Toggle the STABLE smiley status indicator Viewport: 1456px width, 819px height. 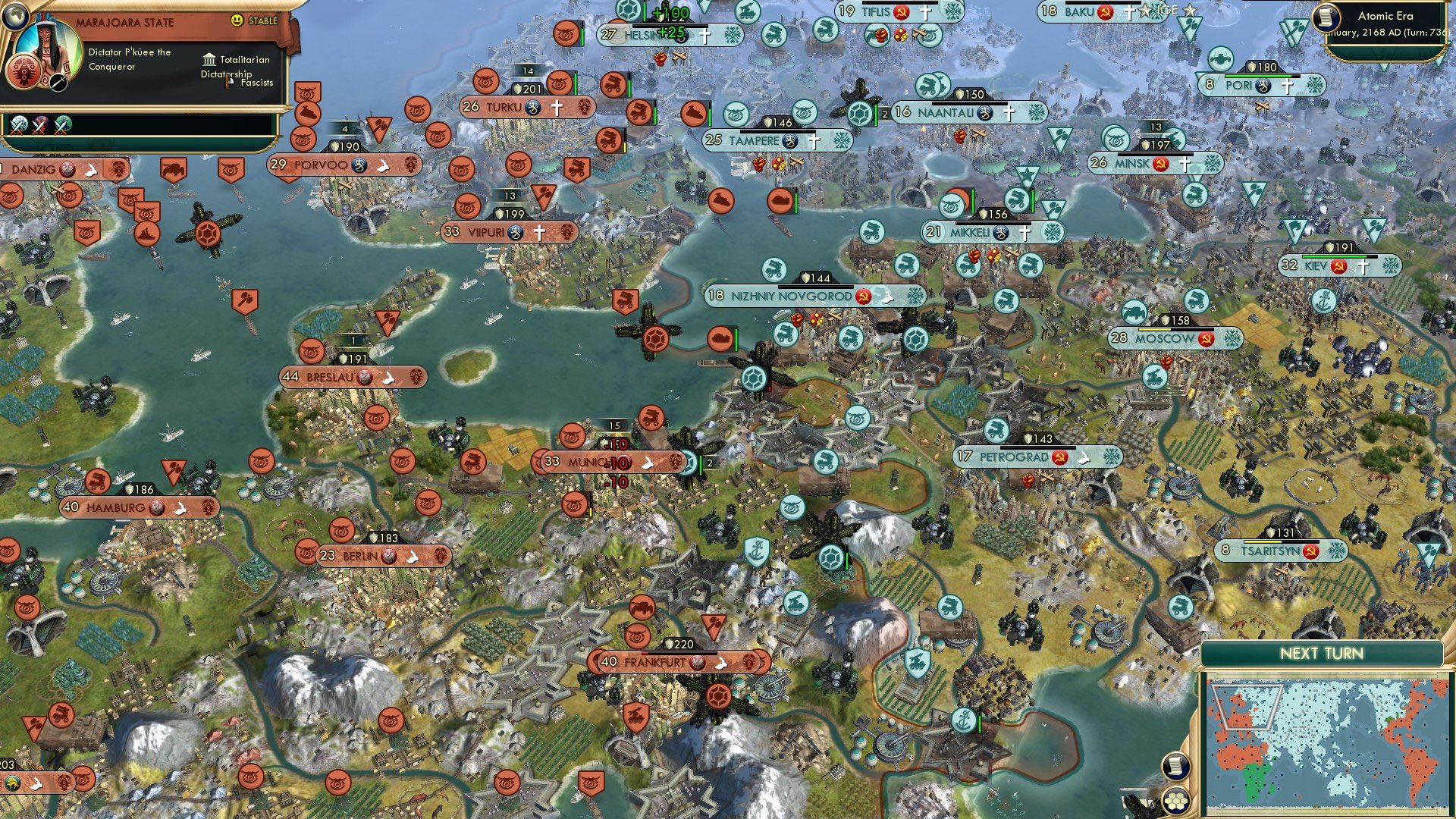pyautogui.click(x=237, y=20)
